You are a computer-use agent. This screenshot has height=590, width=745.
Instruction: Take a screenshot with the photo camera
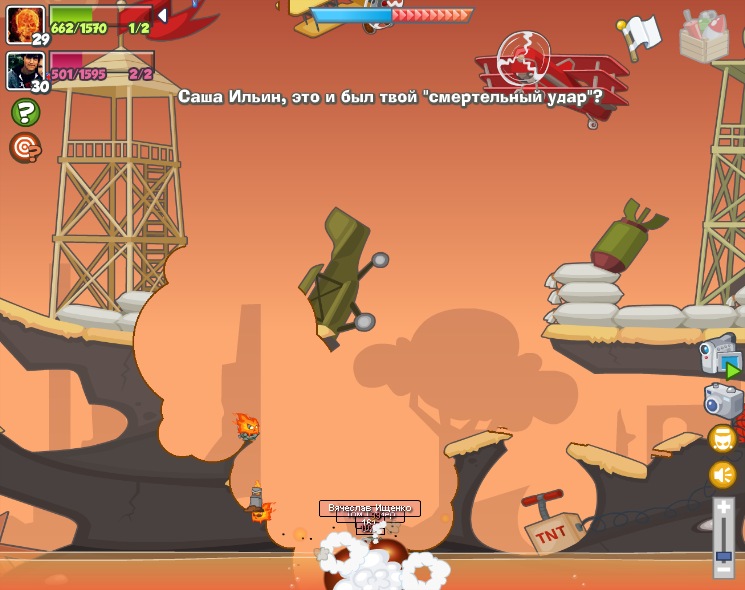[723, 401]
